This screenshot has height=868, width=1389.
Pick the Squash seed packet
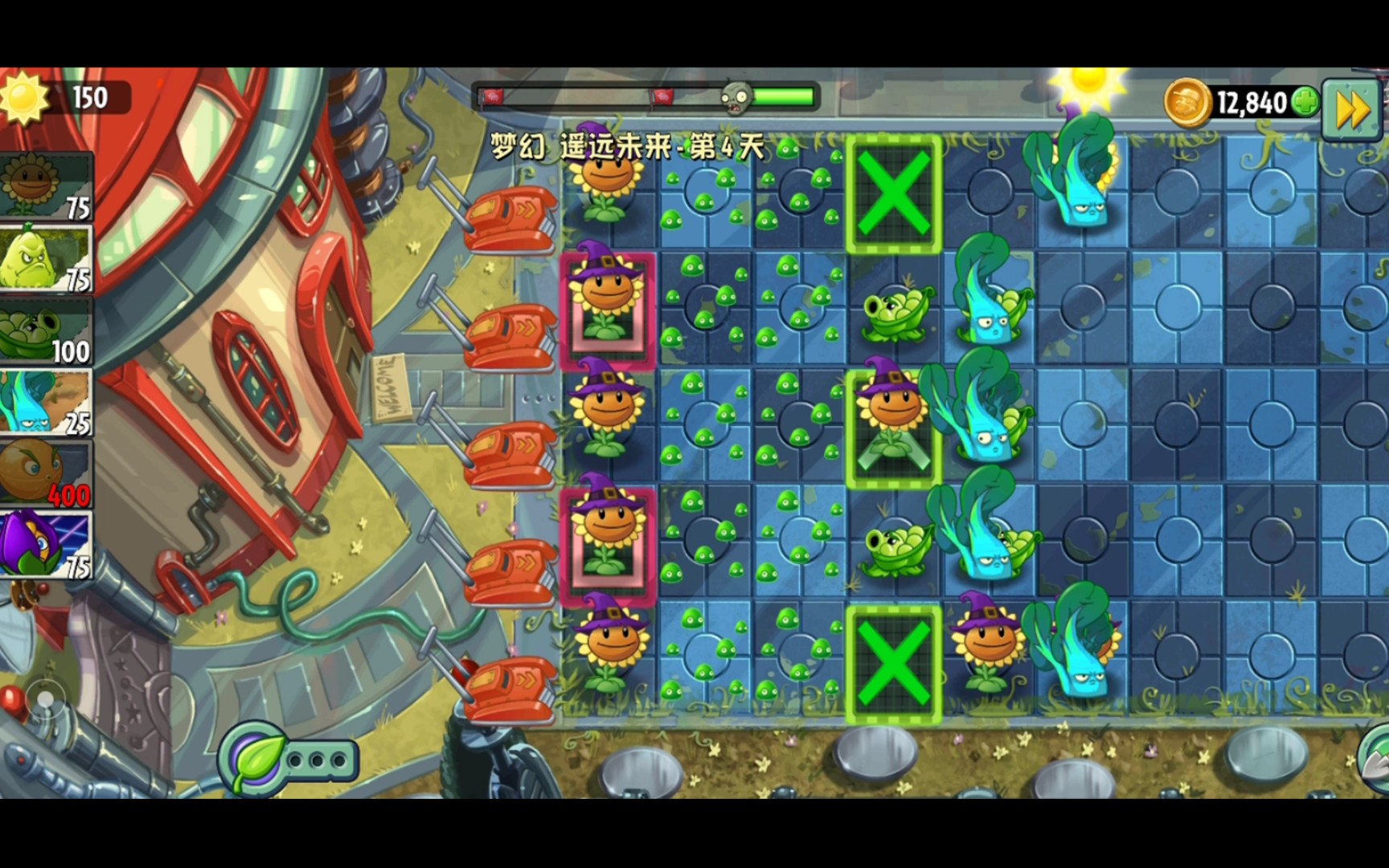pos(46,258)
